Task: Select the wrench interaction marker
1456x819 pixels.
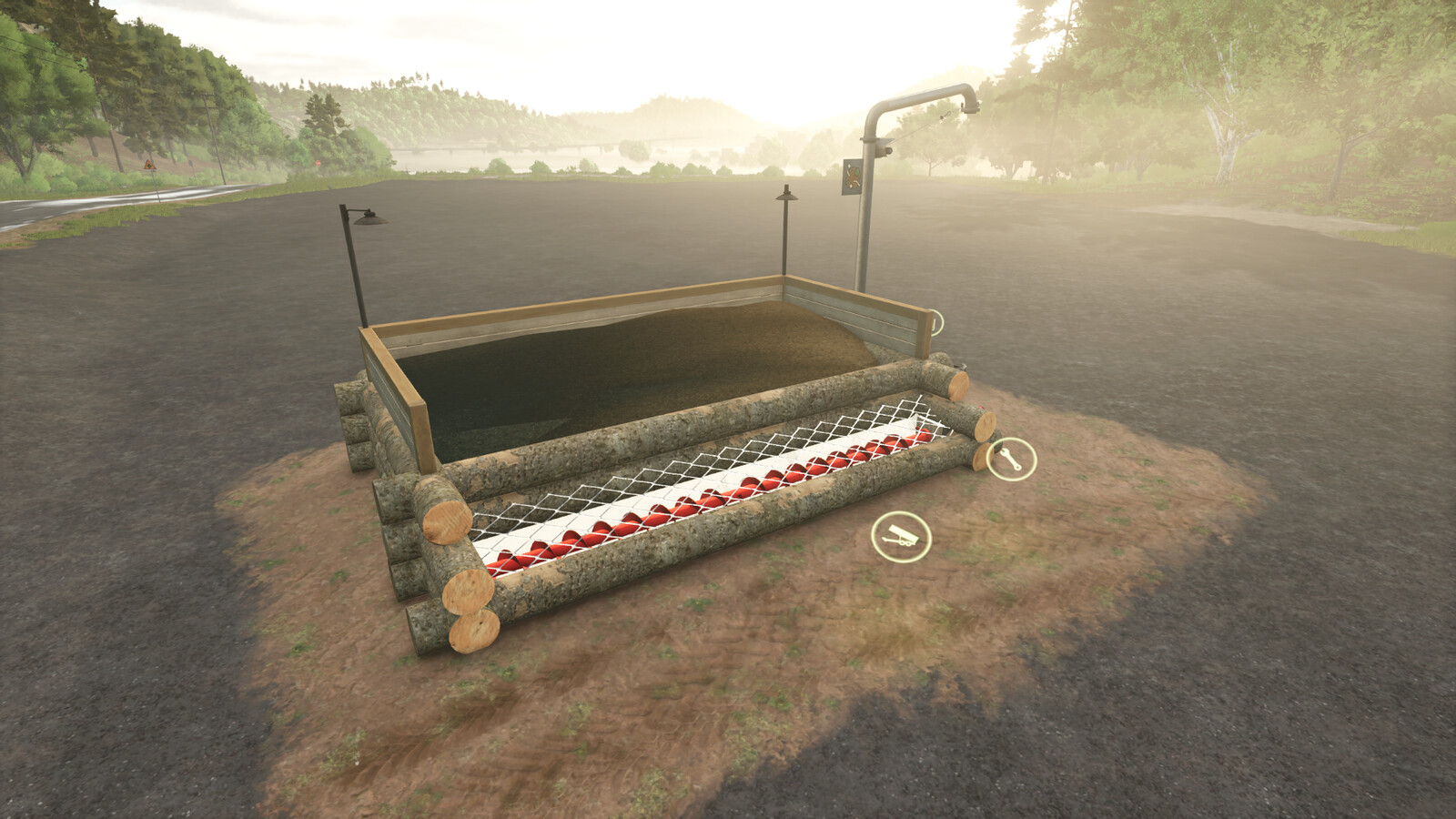Action: 1011,458
